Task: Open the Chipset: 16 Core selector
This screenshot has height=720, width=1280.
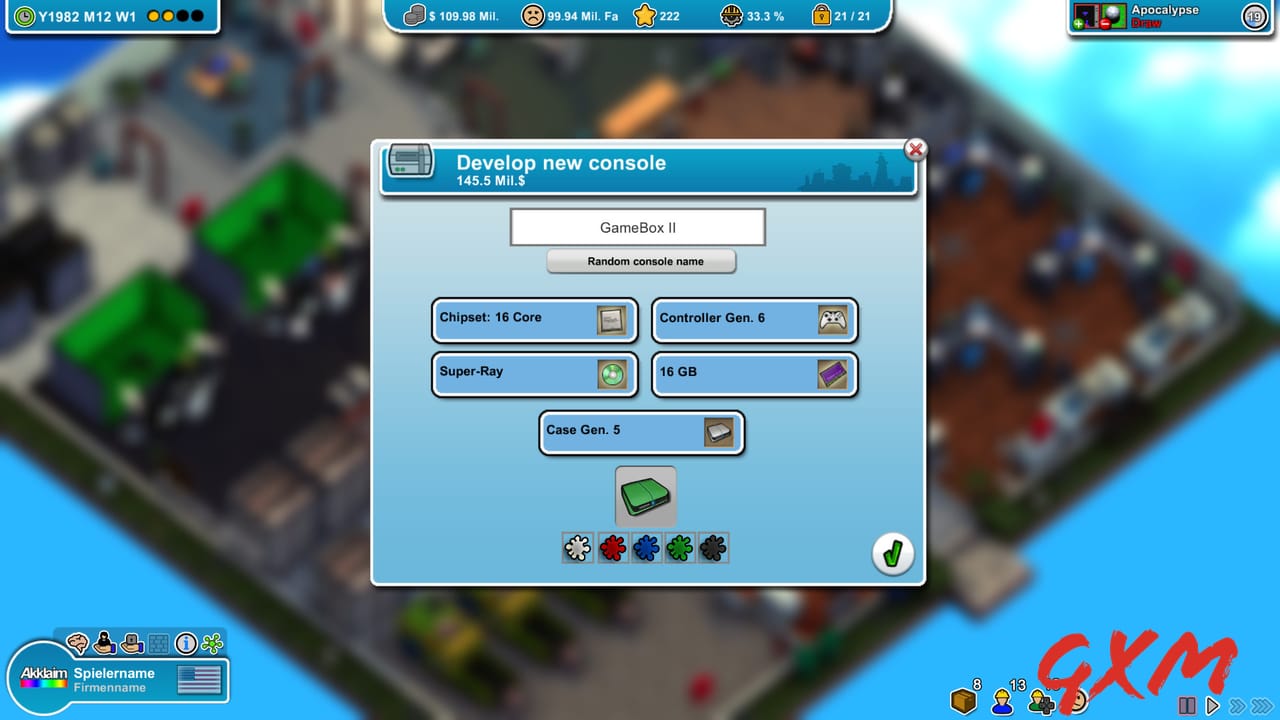Action: 534,320
